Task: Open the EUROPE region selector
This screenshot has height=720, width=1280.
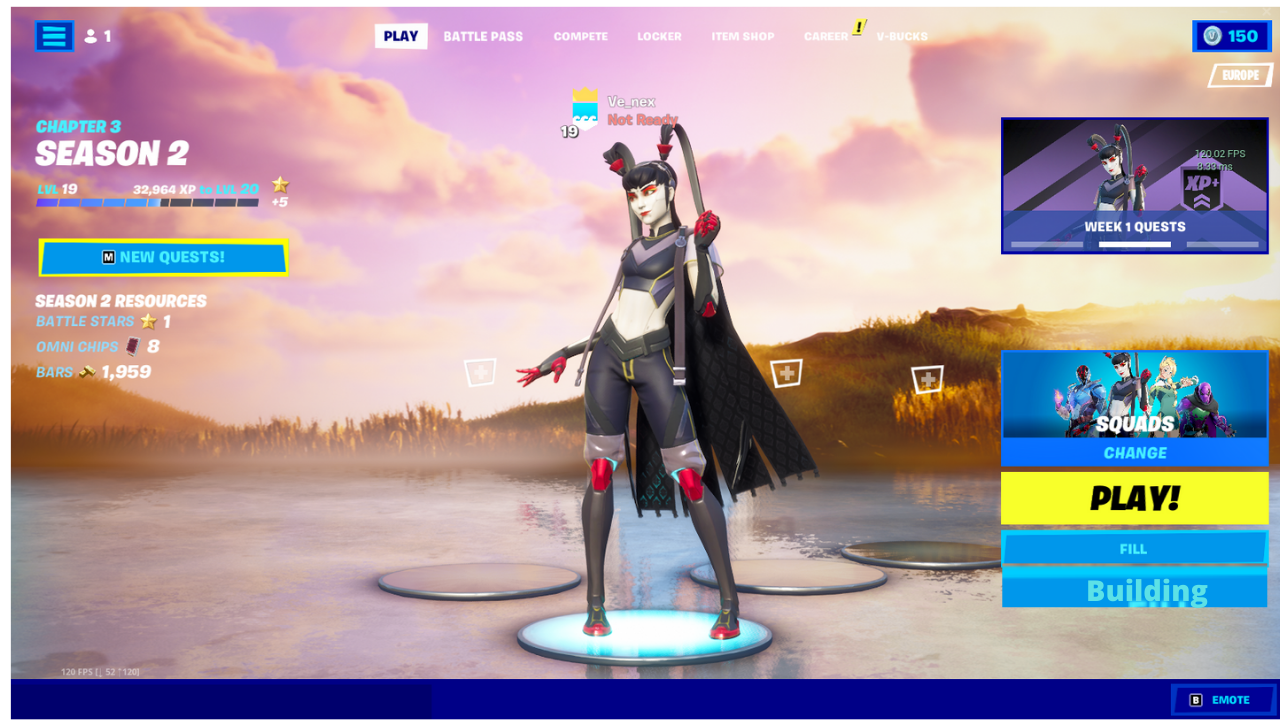Action: tap(1239, 75)
